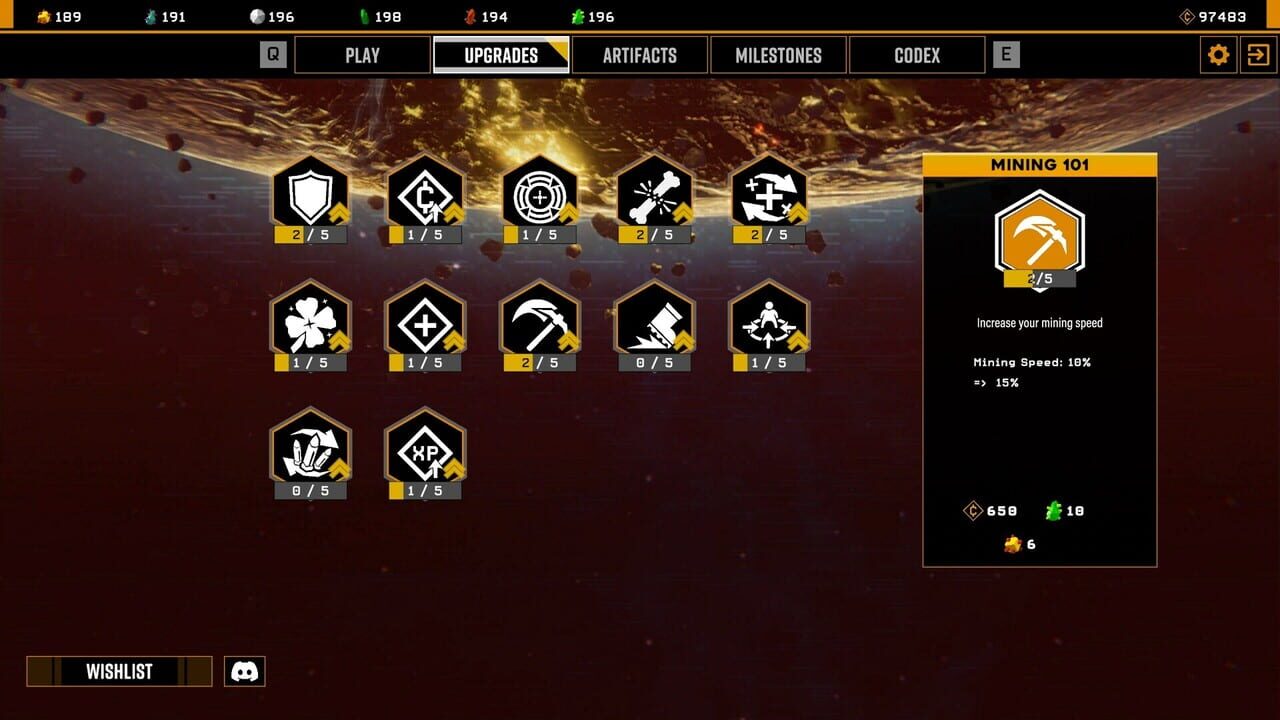Open the MILESTONES tab
This screenshot has height=720, width=1280.
click(x=779, y=55)
